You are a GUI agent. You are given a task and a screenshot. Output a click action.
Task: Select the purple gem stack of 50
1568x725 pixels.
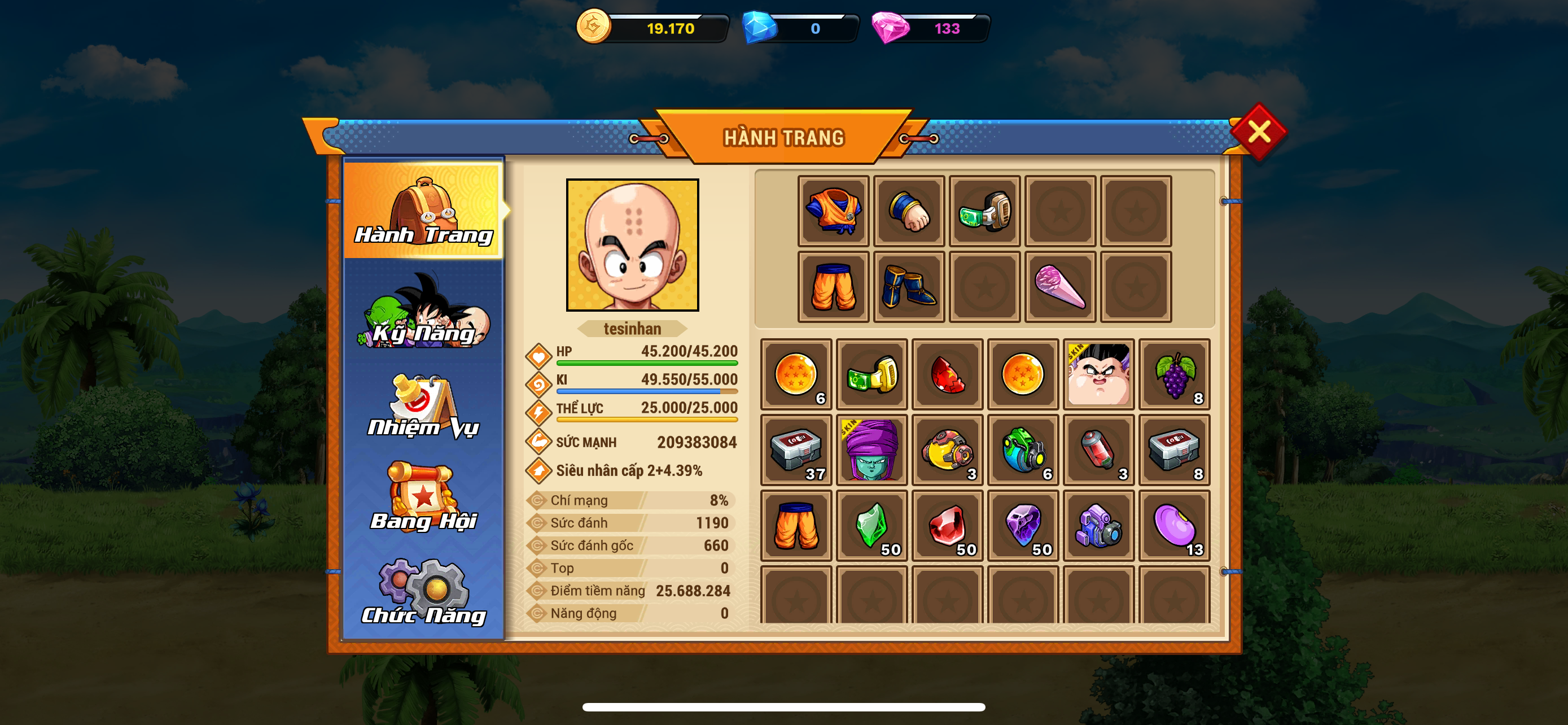point(1023,525)
